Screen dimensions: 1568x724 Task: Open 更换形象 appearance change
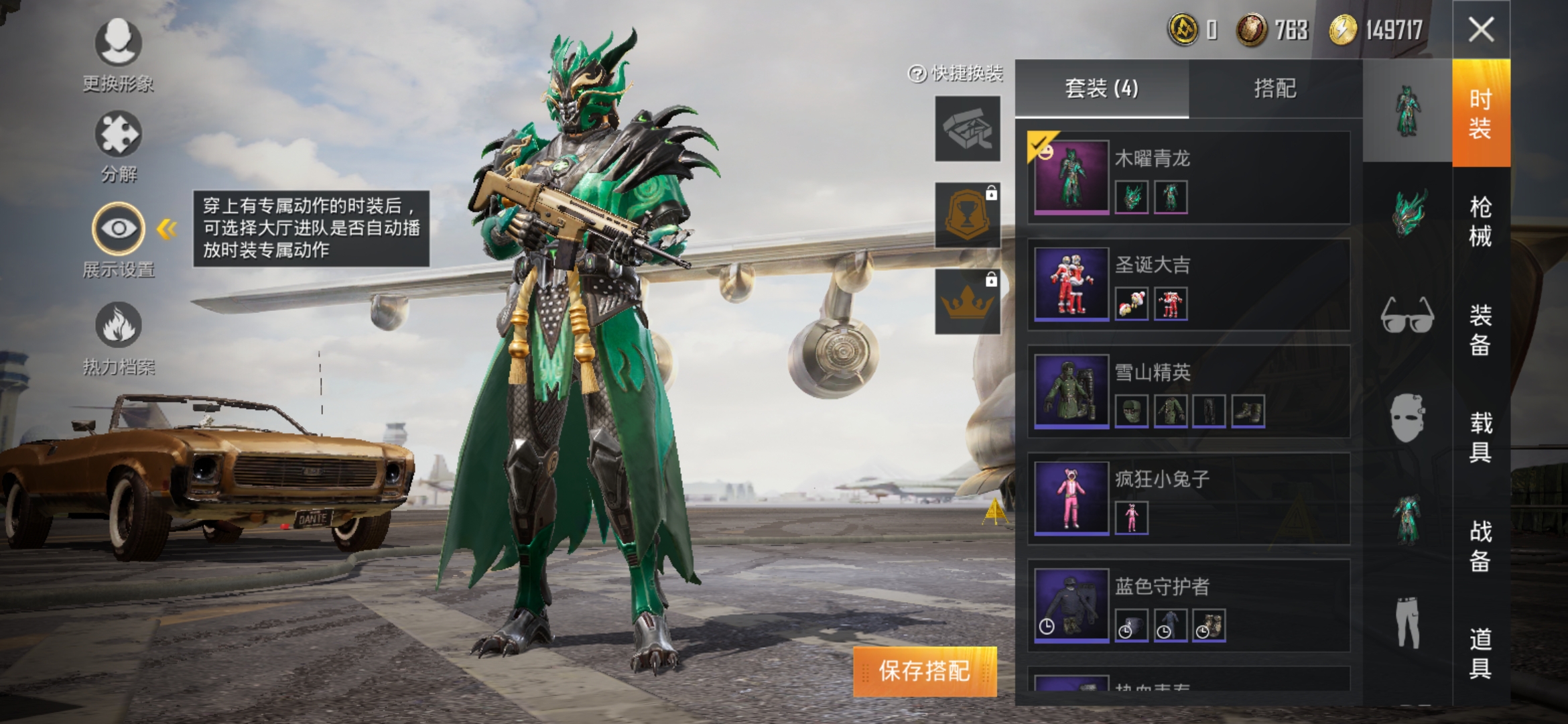[x=118, y=54]
